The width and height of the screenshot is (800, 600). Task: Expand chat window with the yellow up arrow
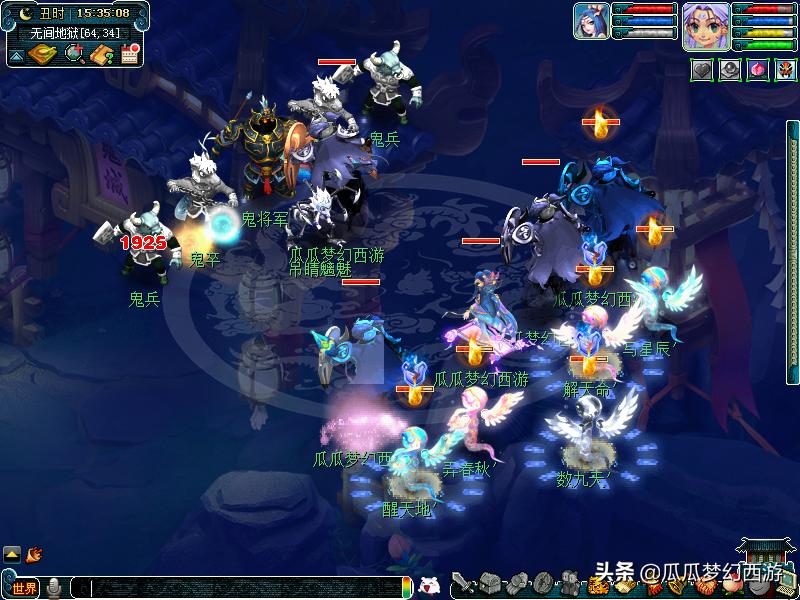(x=12, y=553)
